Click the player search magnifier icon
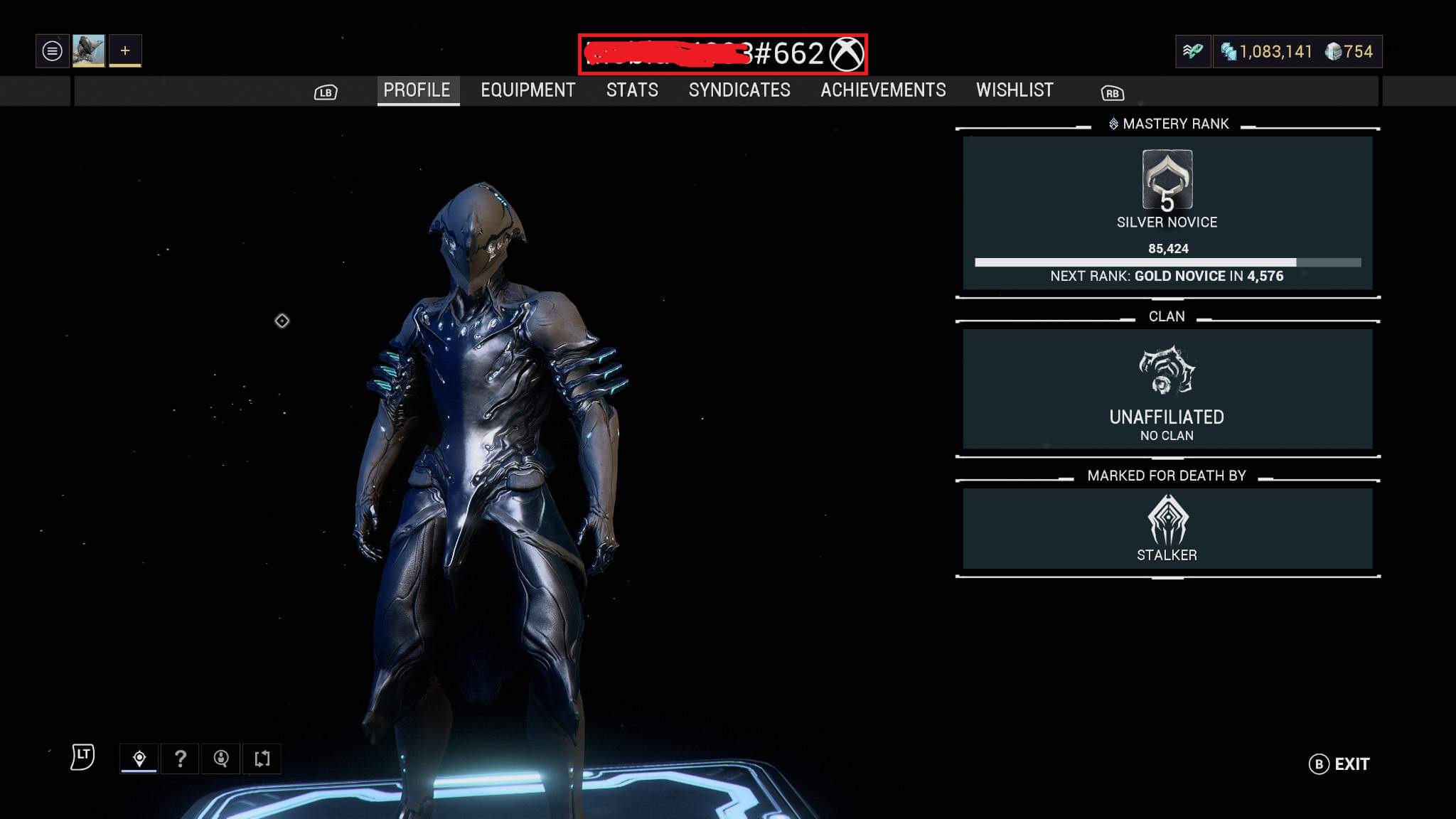This screenshot has width=1456, height=819. coord(221,759)
